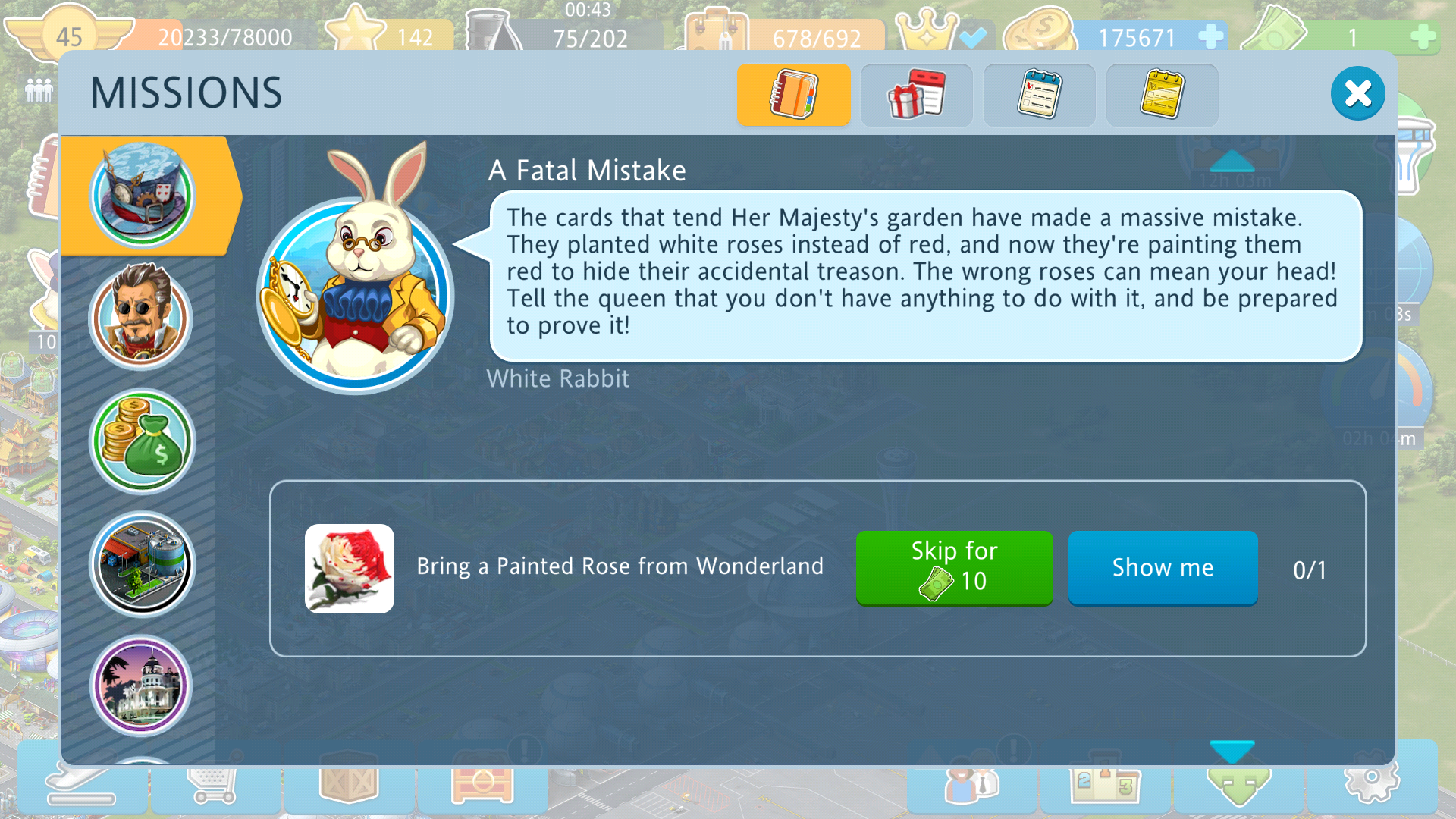This screenshot has height=819, width=1456.
Task: Click the Show me button
Action: click(1163, 567)
